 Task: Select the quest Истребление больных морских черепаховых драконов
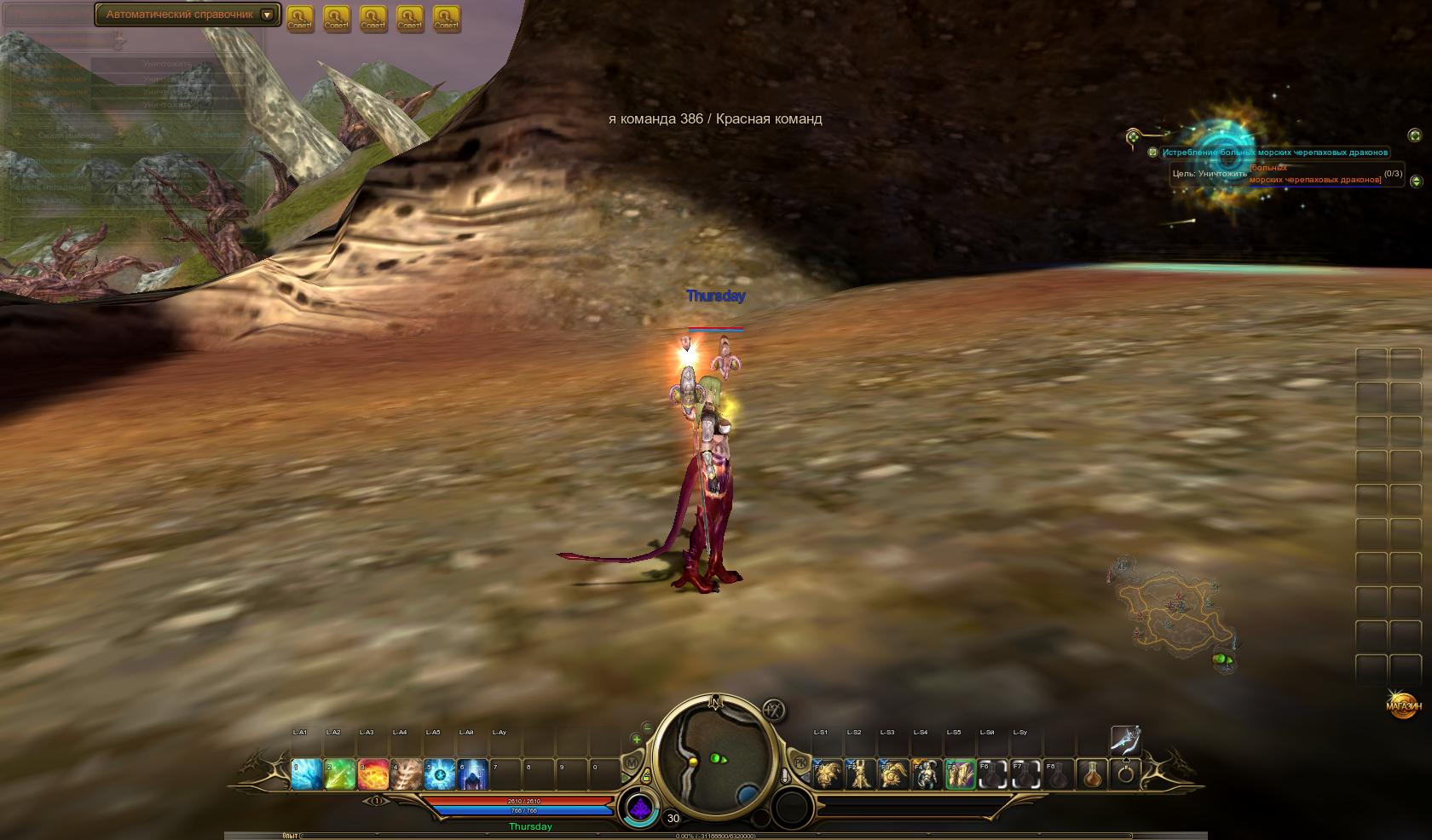pos(1274,152)
